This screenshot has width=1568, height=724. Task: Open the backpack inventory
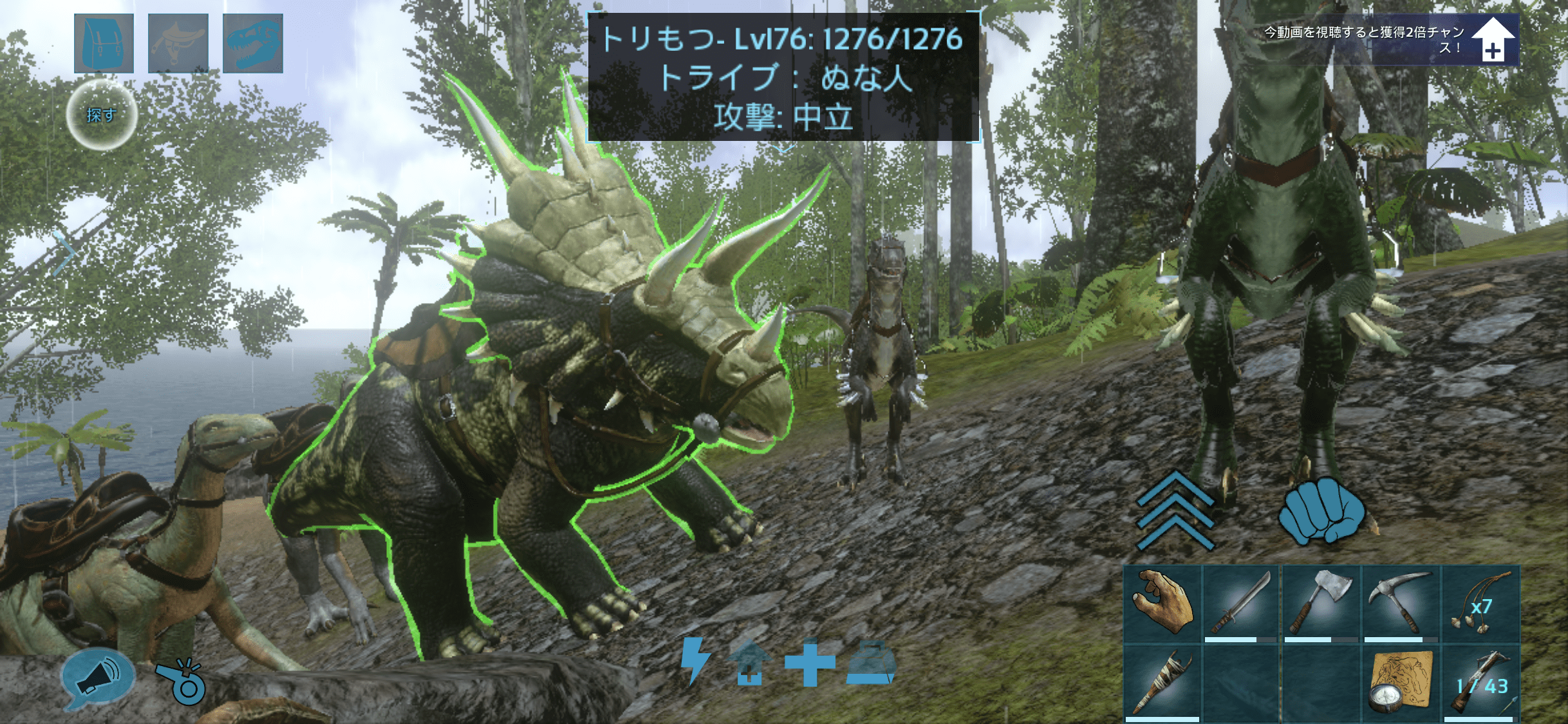(104, 43)
